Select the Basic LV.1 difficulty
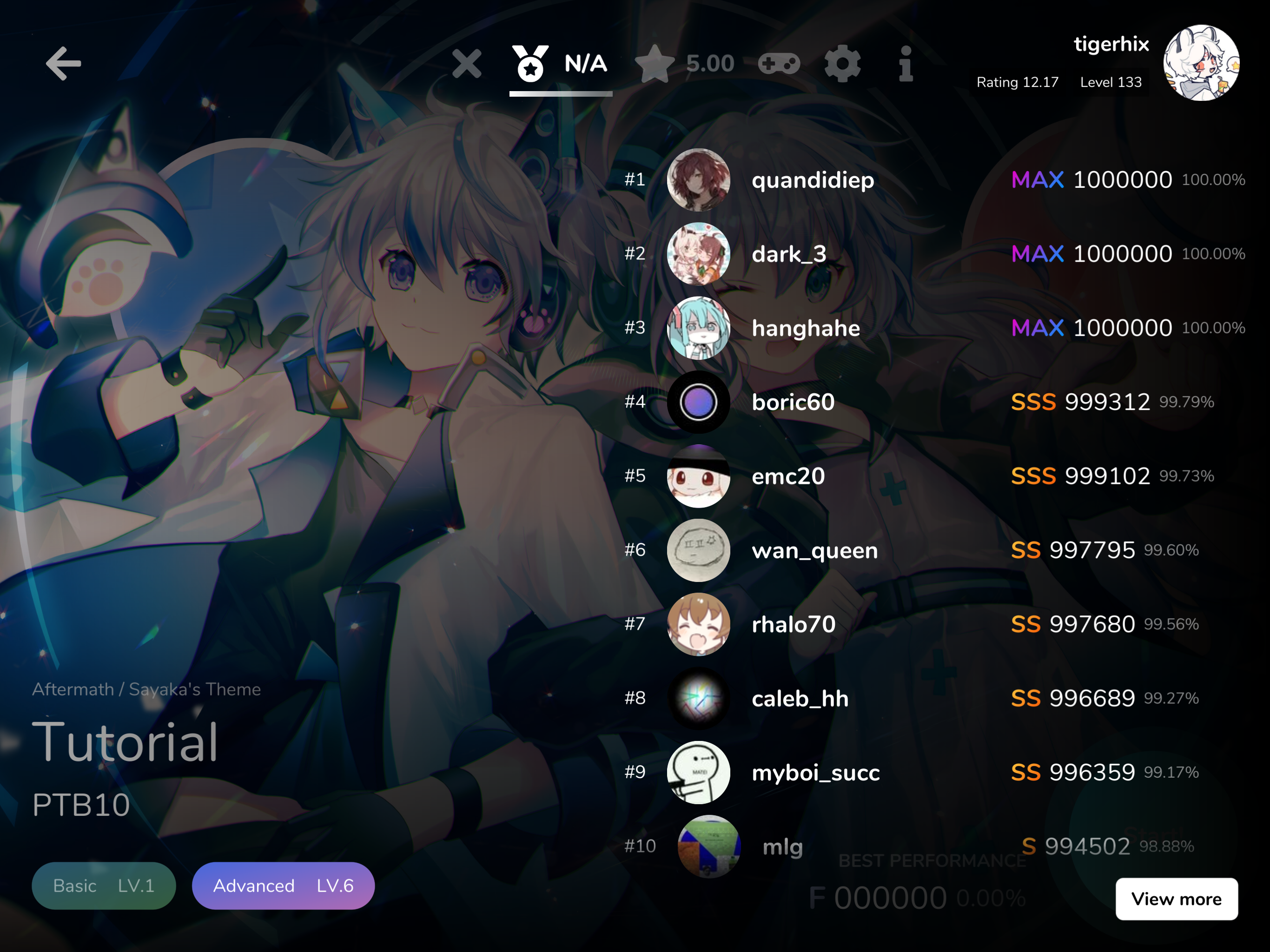The height and width of the screenshot is (952, 1270). (x=104, y=886)
